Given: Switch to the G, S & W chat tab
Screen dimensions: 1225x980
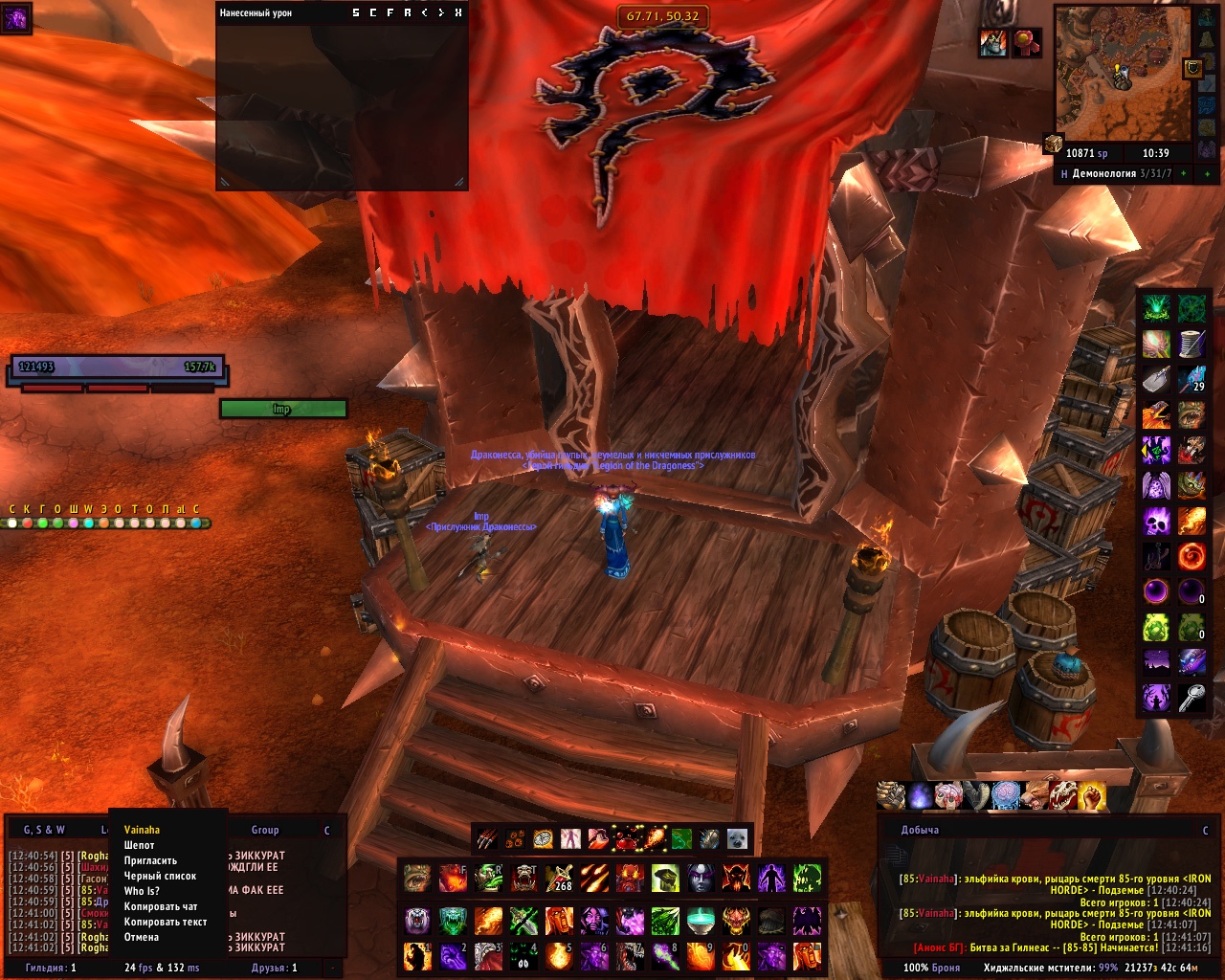Looking at the screenshot, I should 44,830.
